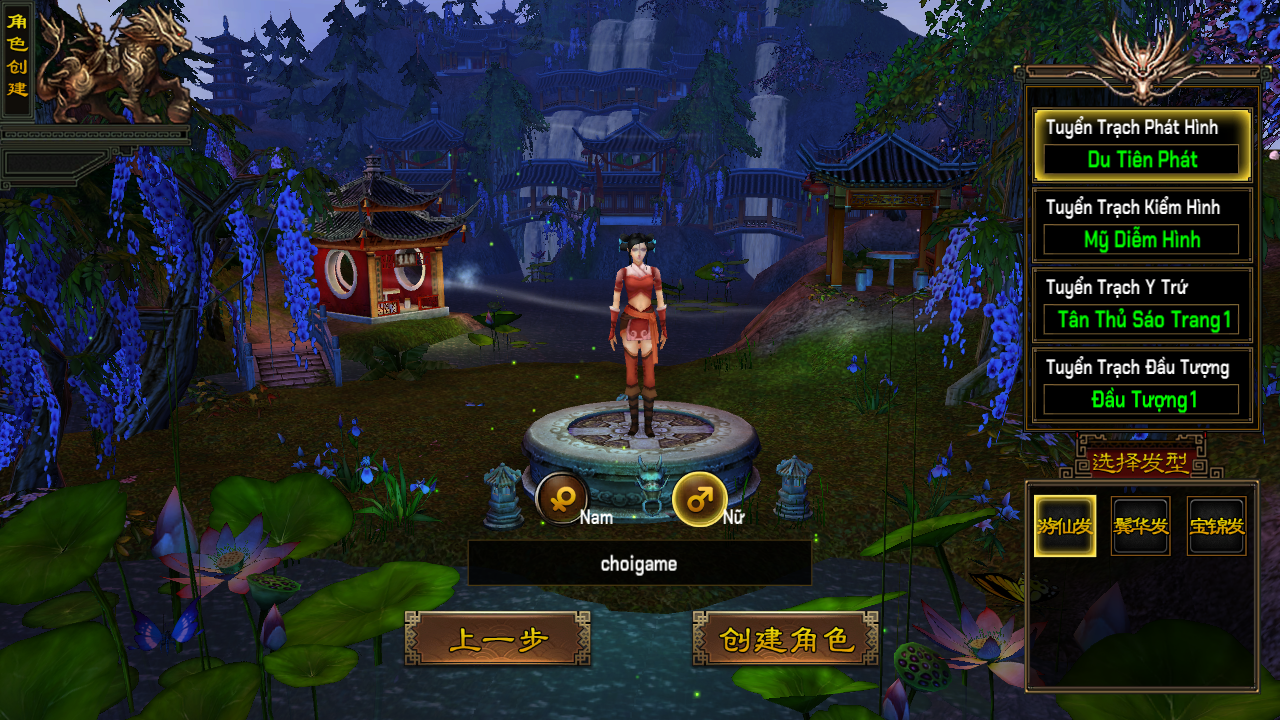Pick the 鬓华发 hairstyle tile

1141,526
